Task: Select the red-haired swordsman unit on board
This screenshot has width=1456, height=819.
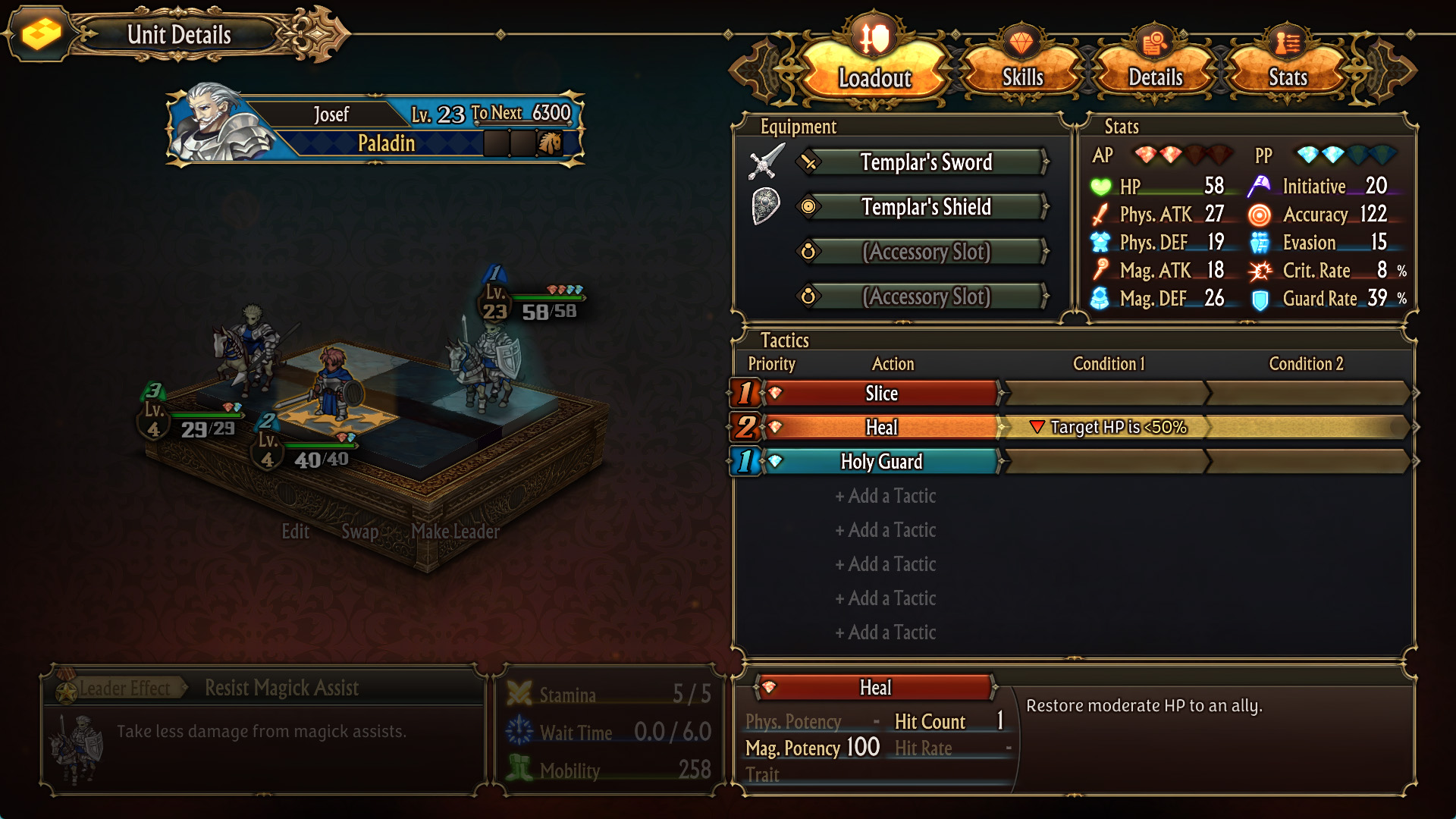Action: tap(332, 383)
